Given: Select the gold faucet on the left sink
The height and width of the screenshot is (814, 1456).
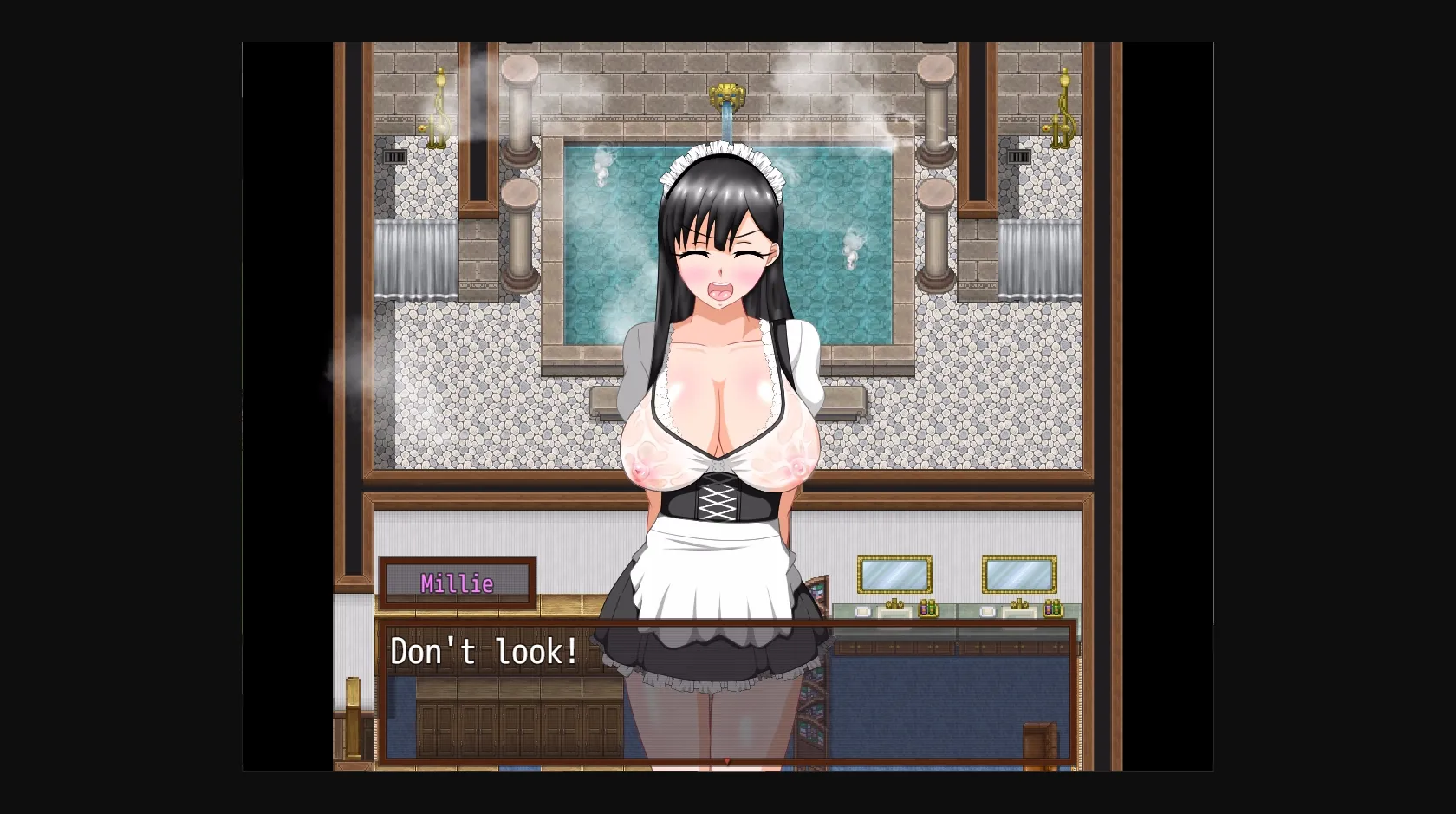Looking at the screenshot, I should (x=894, y=604).
